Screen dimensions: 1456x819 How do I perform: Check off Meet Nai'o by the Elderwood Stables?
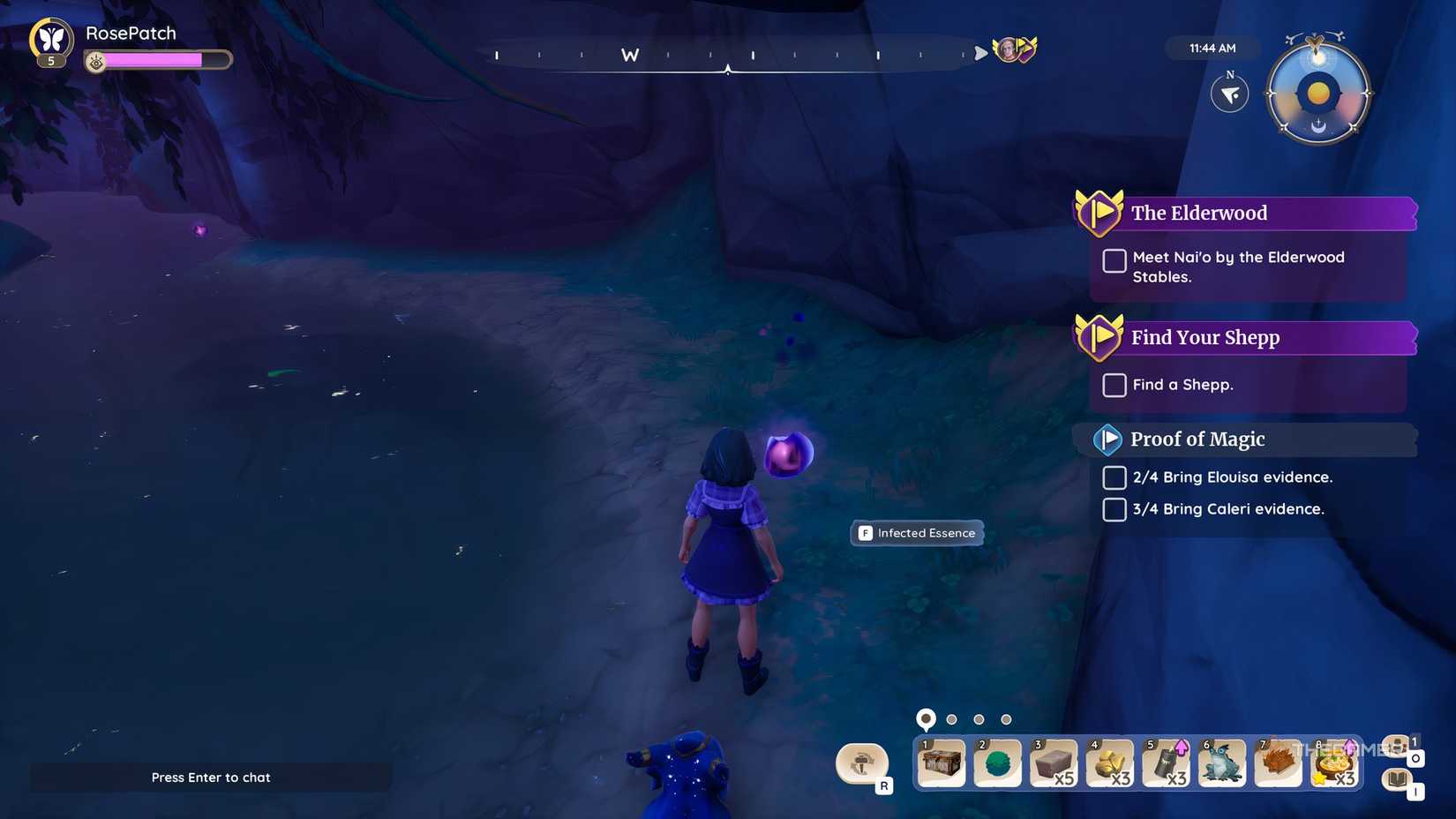tap(1114, 261)
